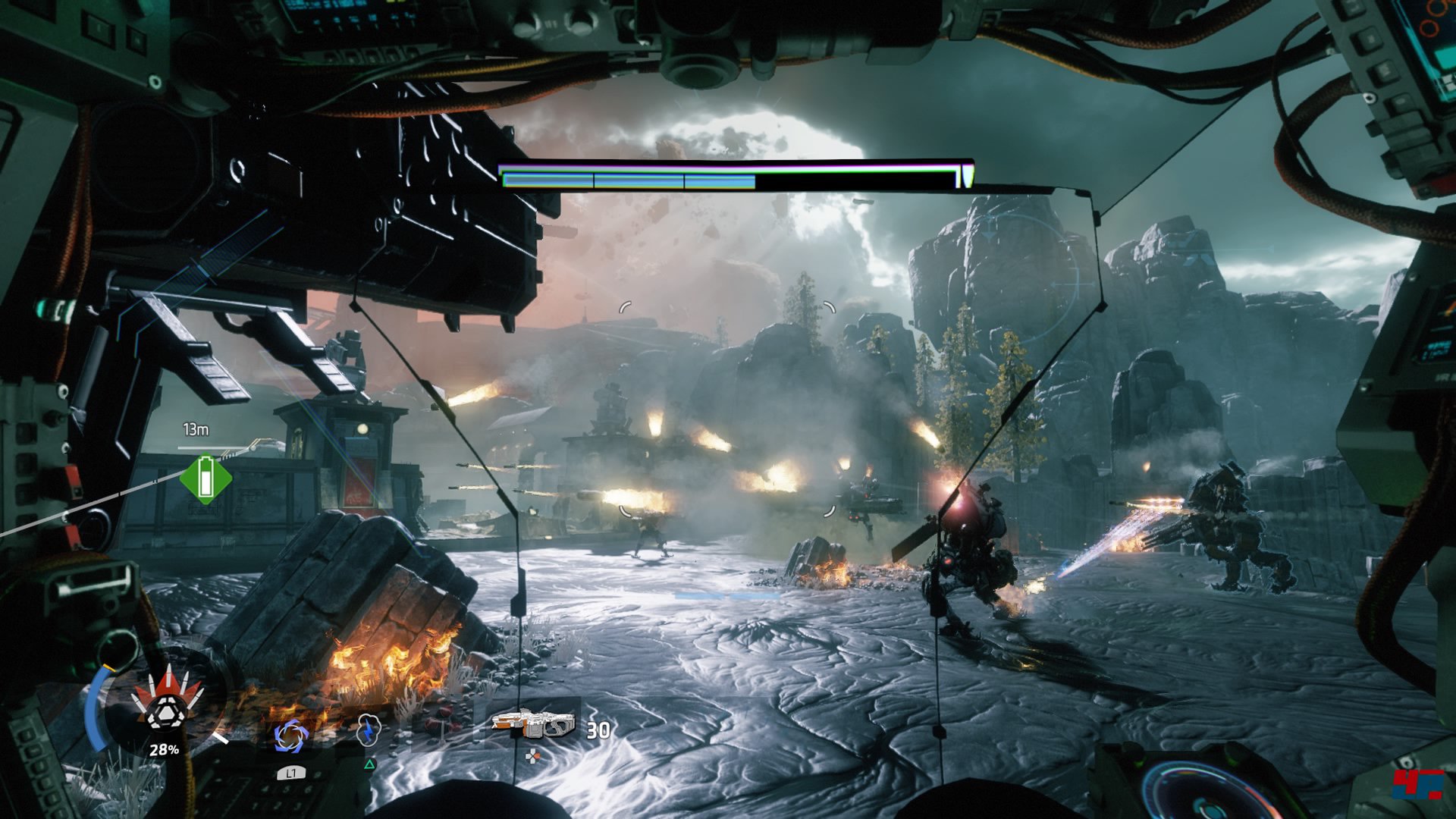Use the blue vortex shield ability
This screenshot has width=1456, height=819.
(x=290, y=735)
